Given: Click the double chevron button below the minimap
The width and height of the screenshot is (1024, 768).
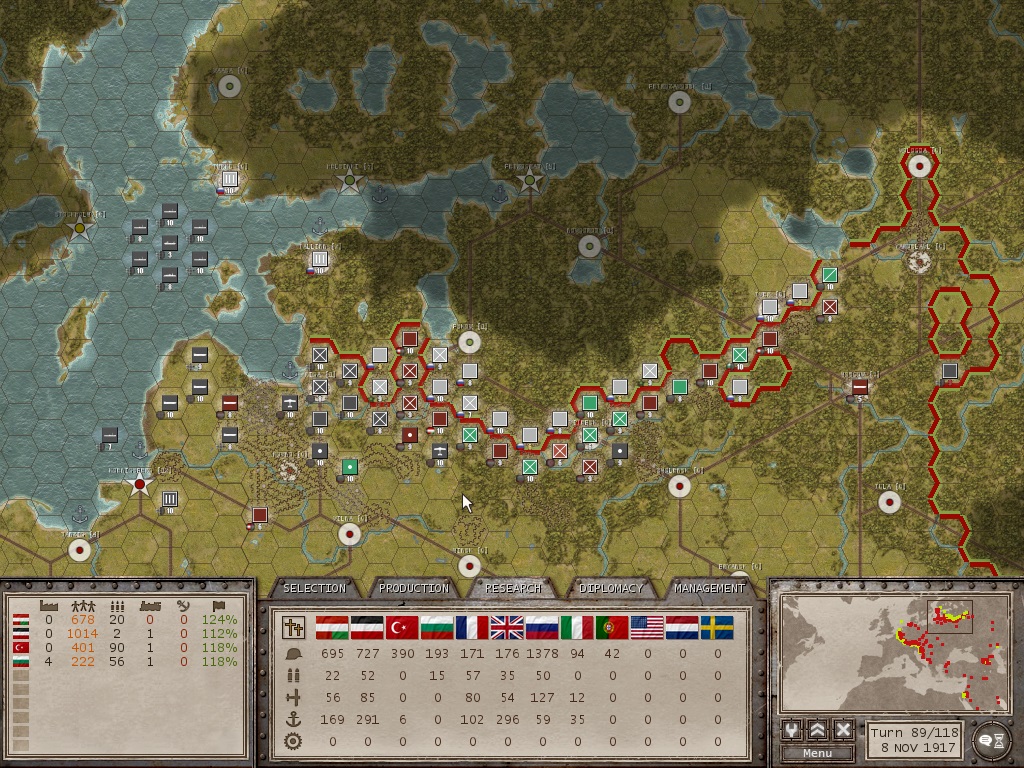Looking at the screenshot, I should [818, 730].
